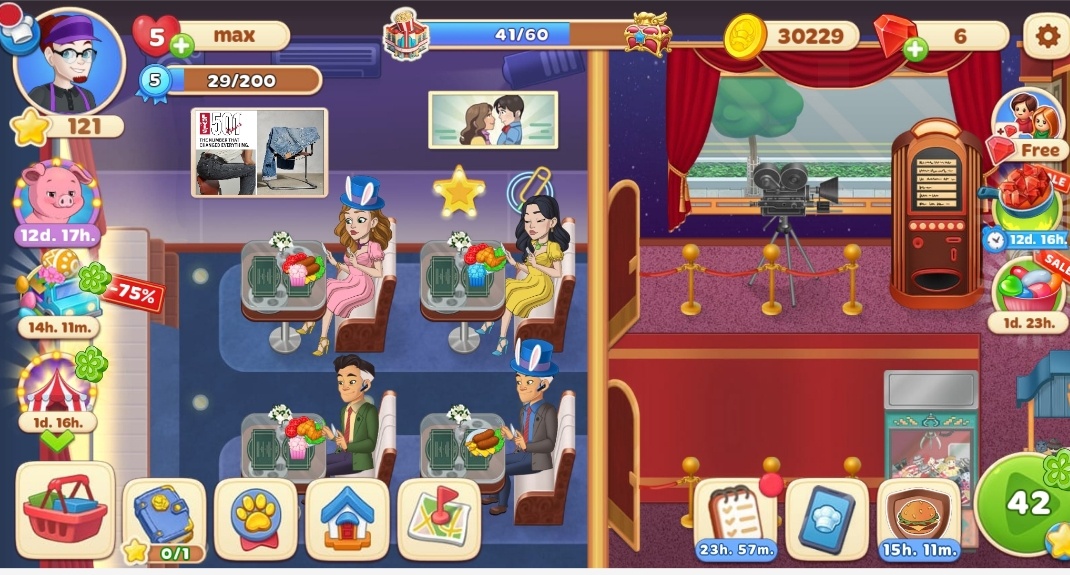Open the candy bowl sale offer
Screen dimensions: 1070x575
(1028, 286)
